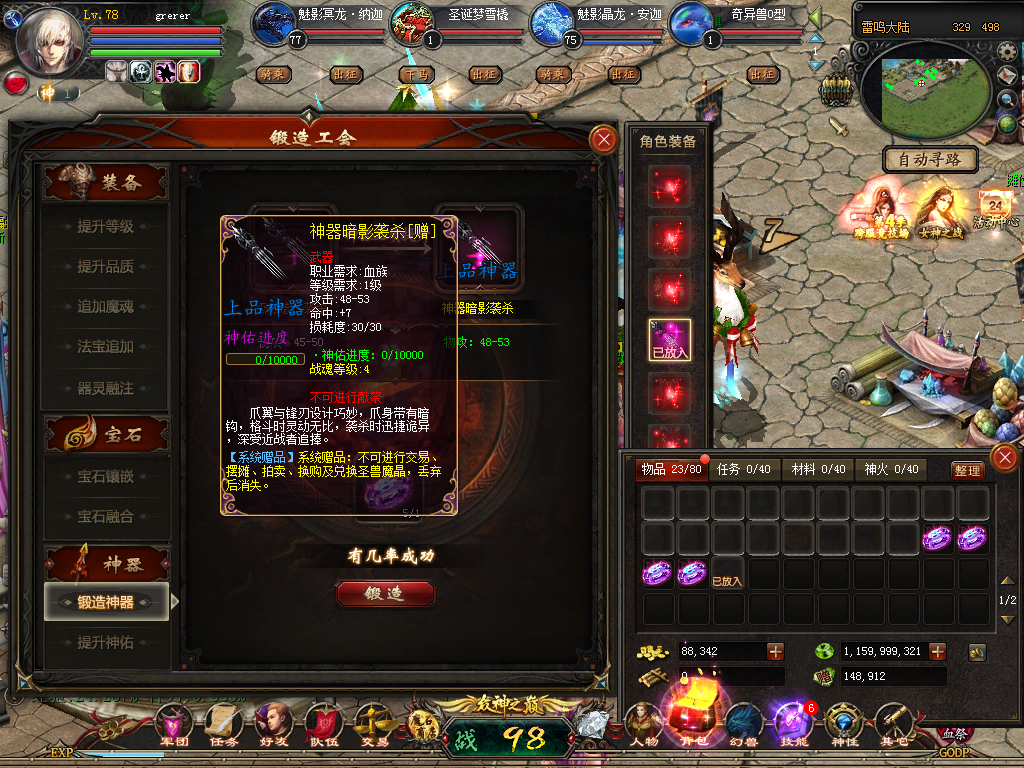
Task: Click the 自动寻路 auto-pathfinding button
Action: [x=930, y=159]
